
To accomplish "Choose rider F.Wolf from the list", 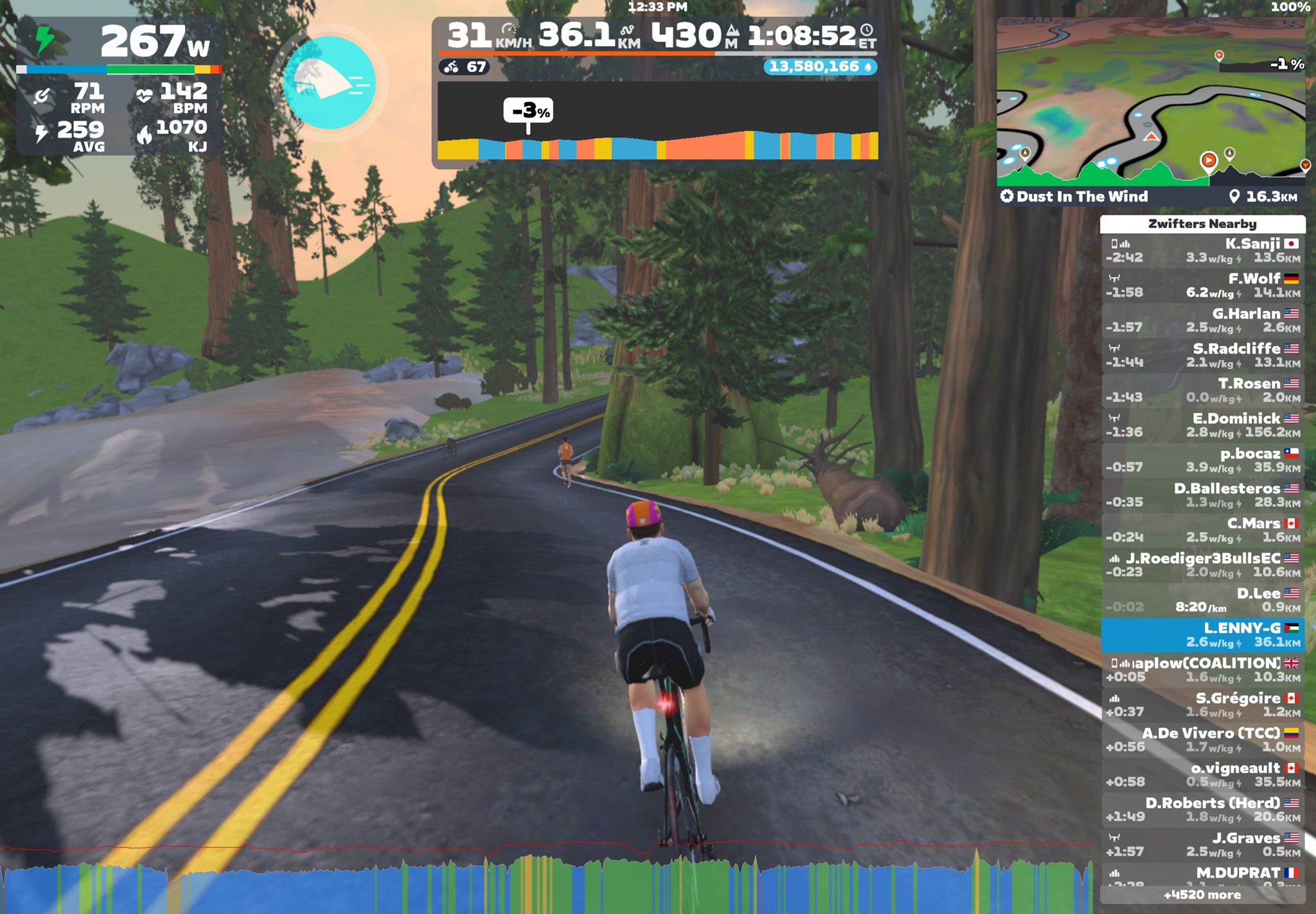I will [x=1202, y=285].
